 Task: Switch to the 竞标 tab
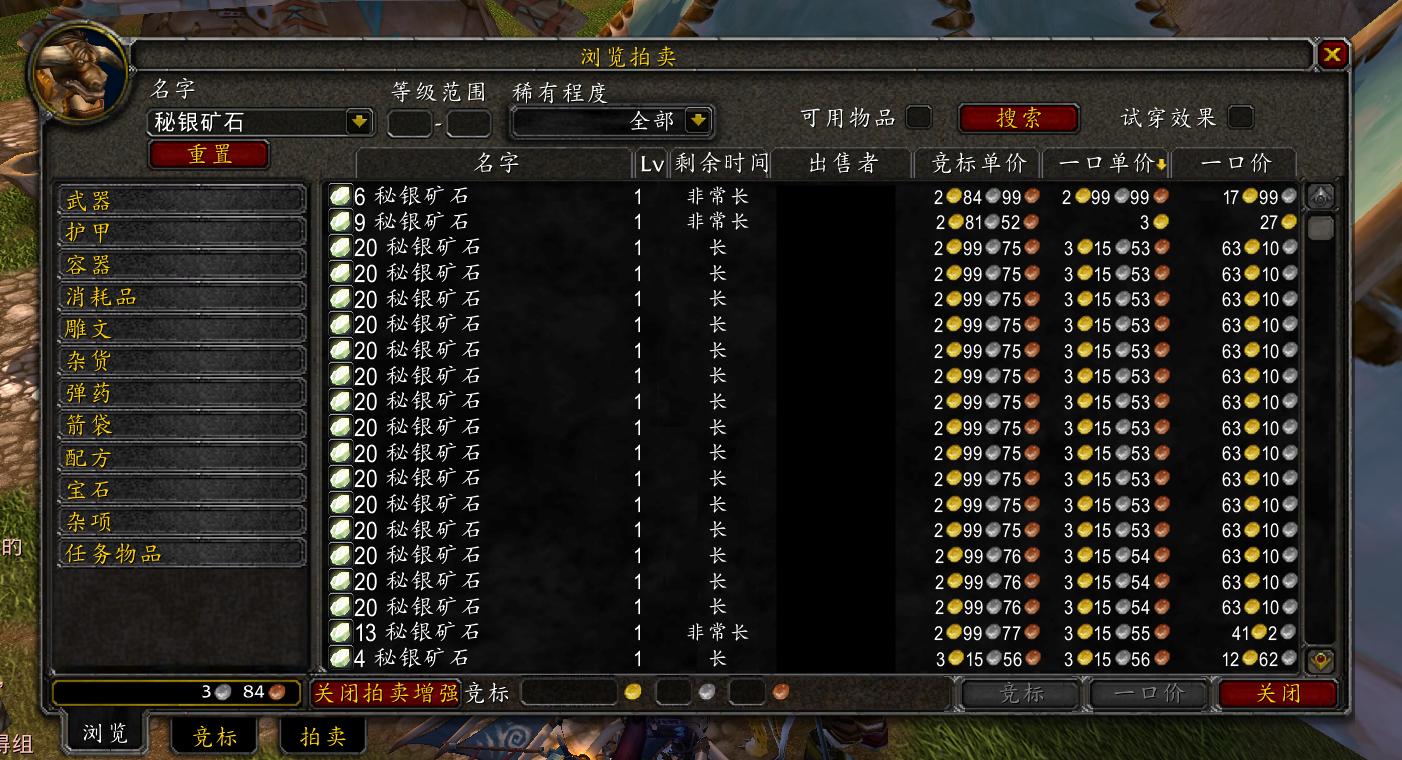coord(213,735)
